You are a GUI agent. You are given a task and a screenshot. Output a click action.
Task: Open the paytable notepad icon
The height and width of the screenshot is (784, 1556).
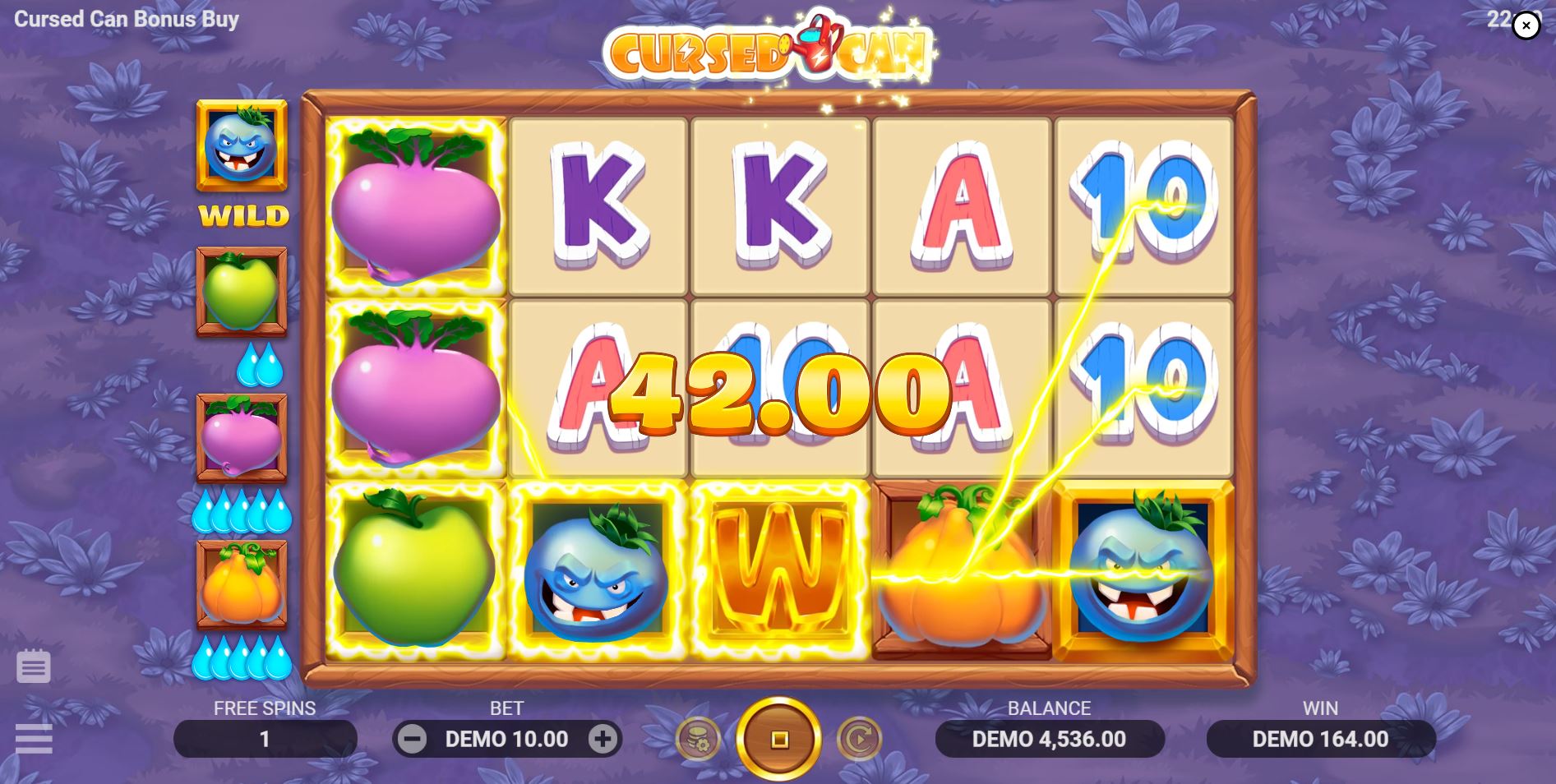coord(34,666)
